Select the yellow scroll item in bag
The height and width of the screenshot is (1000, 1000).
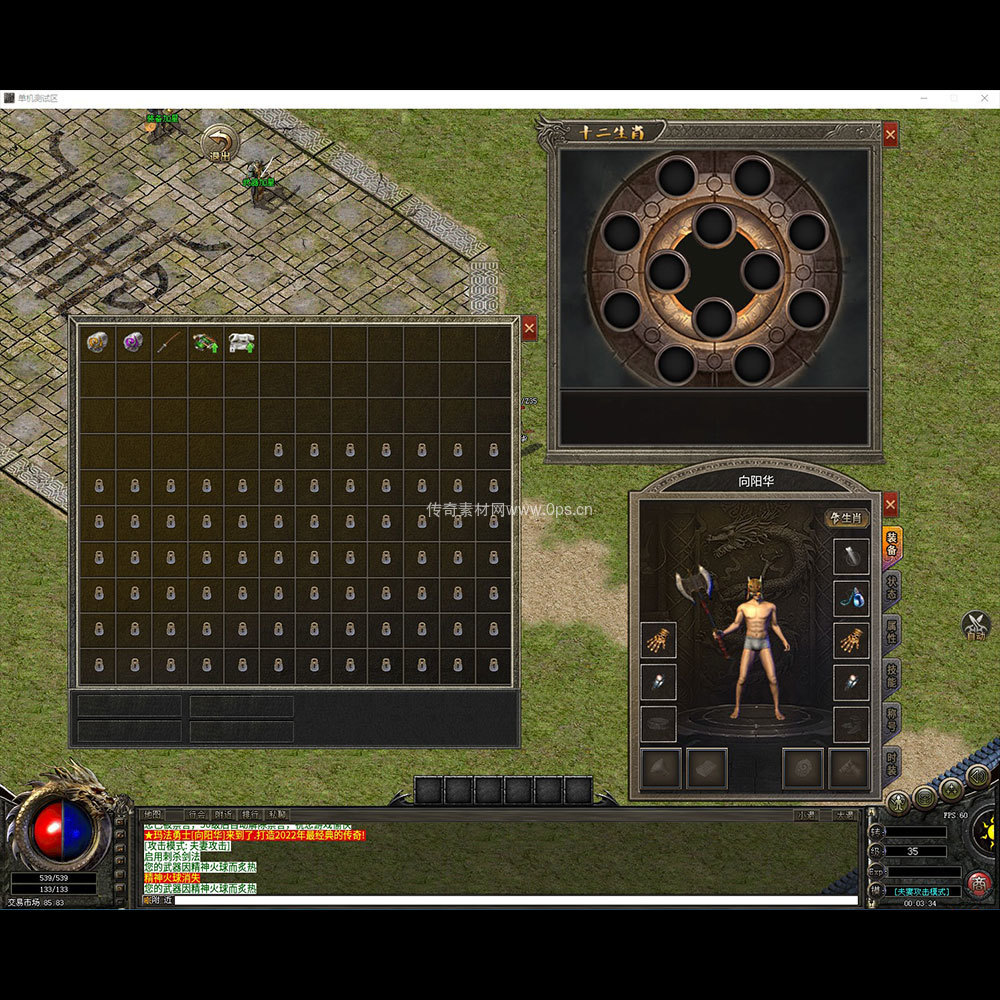[97, 343]
